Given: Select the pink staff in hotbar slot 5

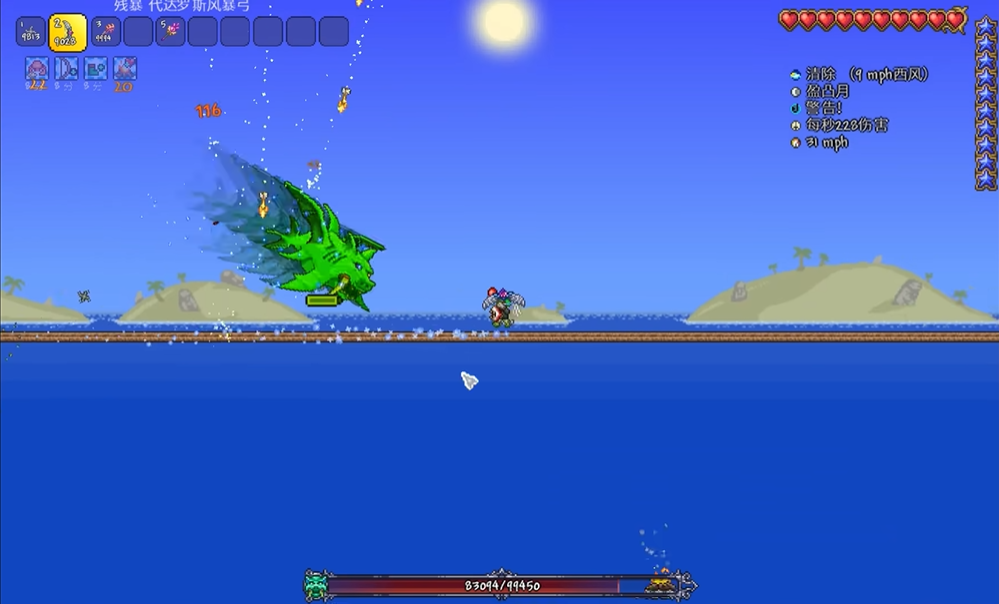Looking at the screenshot, I should point(171,32).
